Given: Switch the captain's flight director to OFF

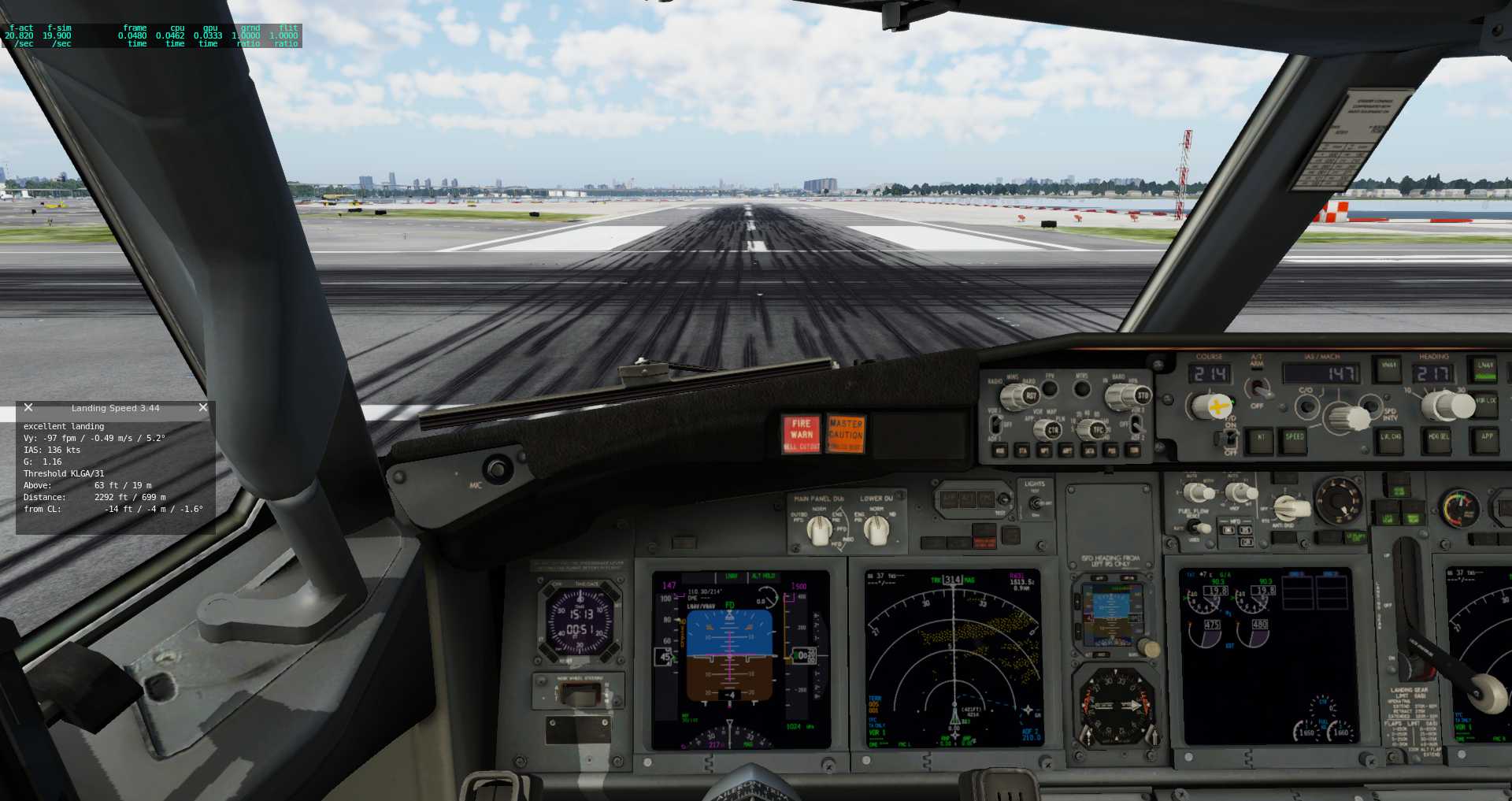Looking at the screenshot, I should (x=1230, y=439).
